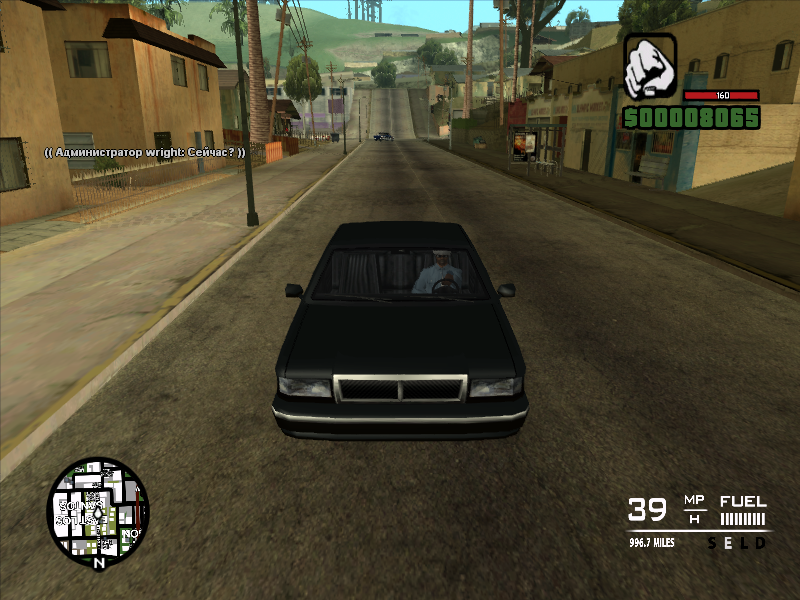
Task: Open the circular radar minimap
Action: (x=97, y=512)
